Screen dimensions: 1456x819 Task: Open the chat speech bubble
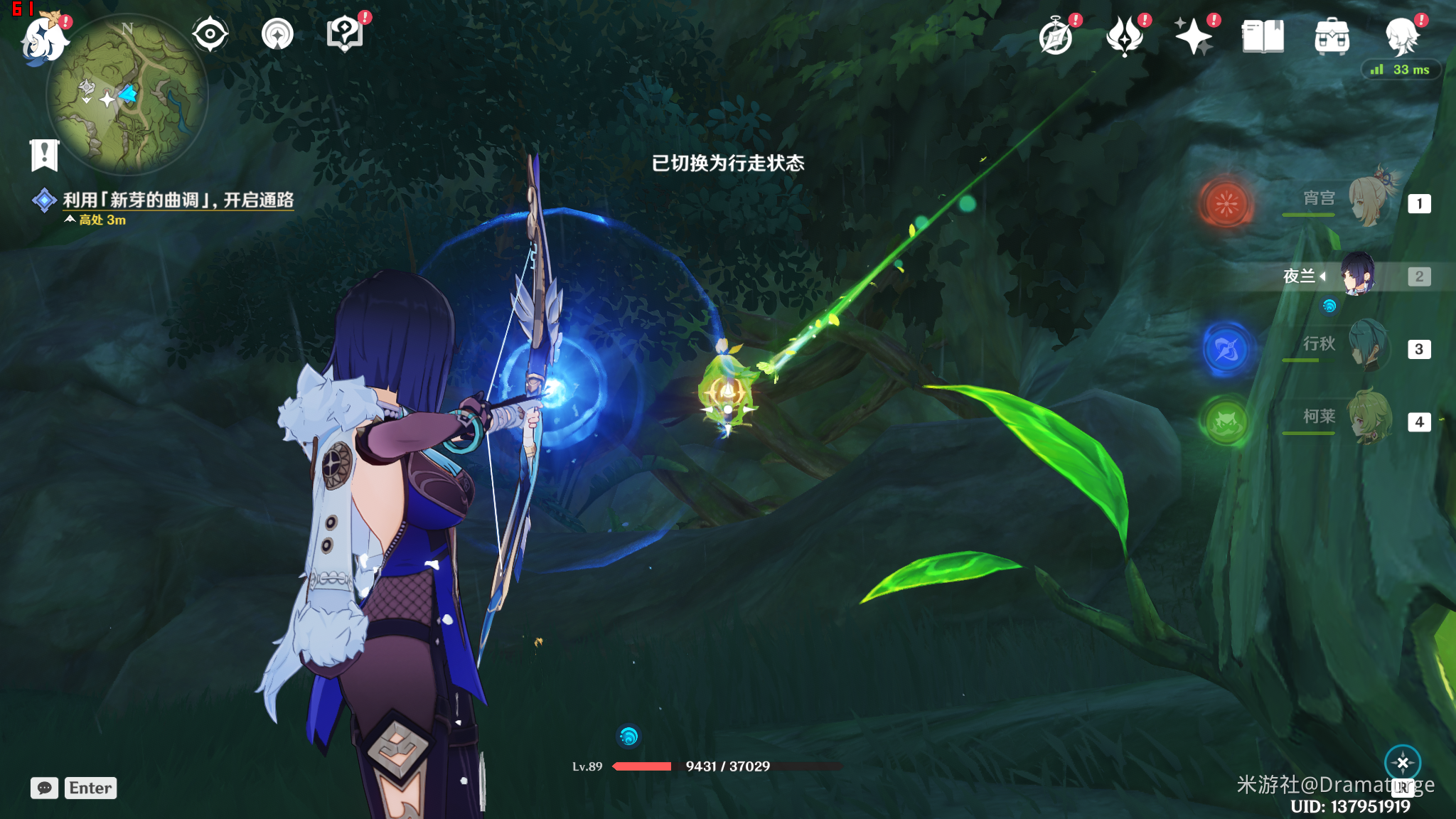point(44,788)
